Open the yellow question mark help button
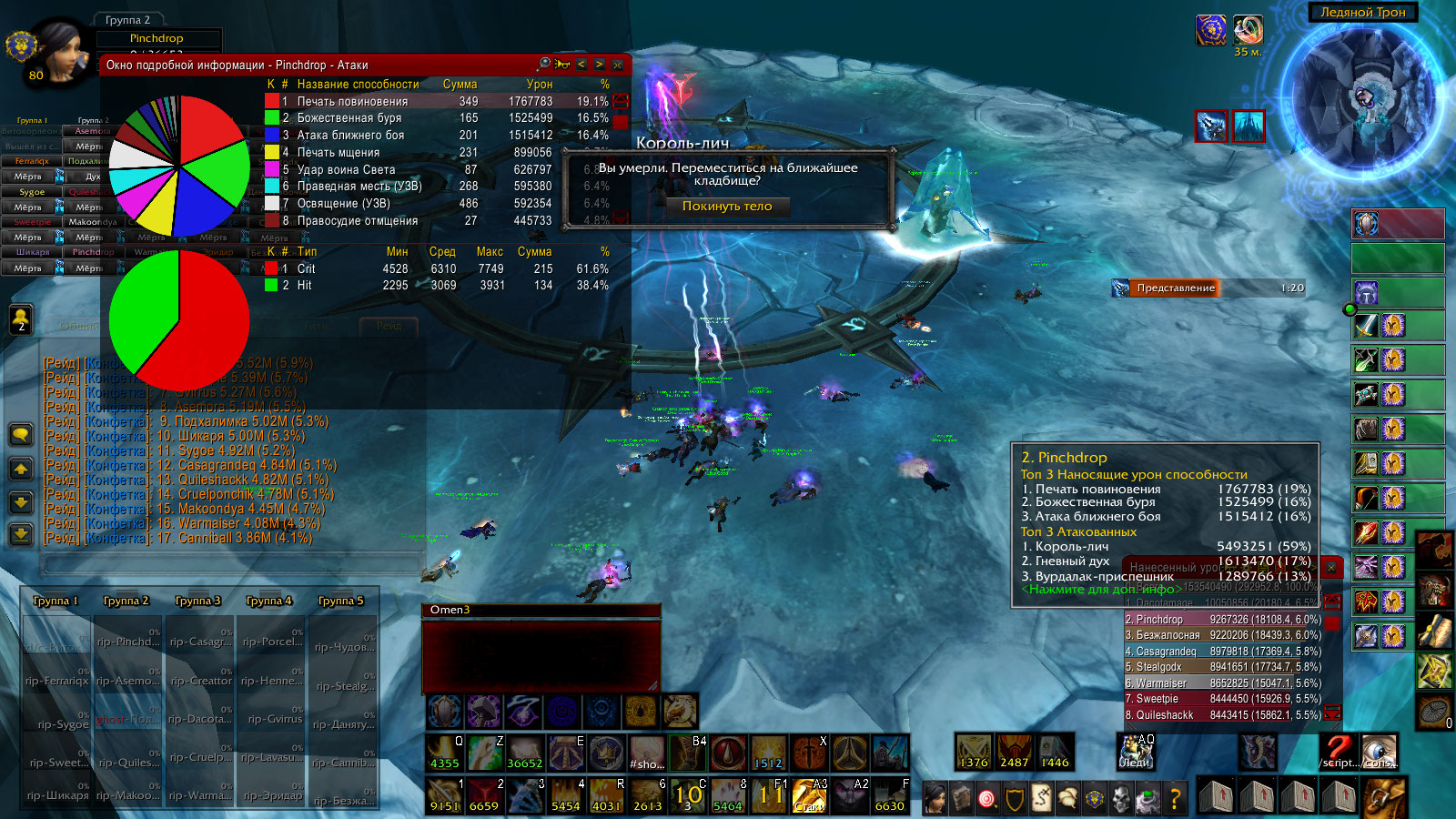Viewport: 1456px width, 819px height. (1175, 799)
